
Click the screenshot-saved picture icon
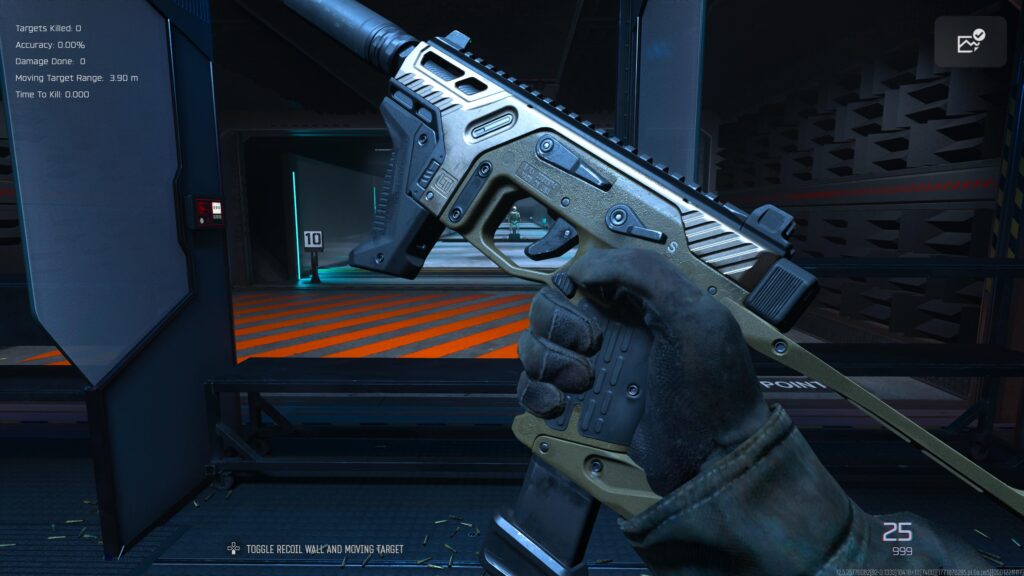970,42
